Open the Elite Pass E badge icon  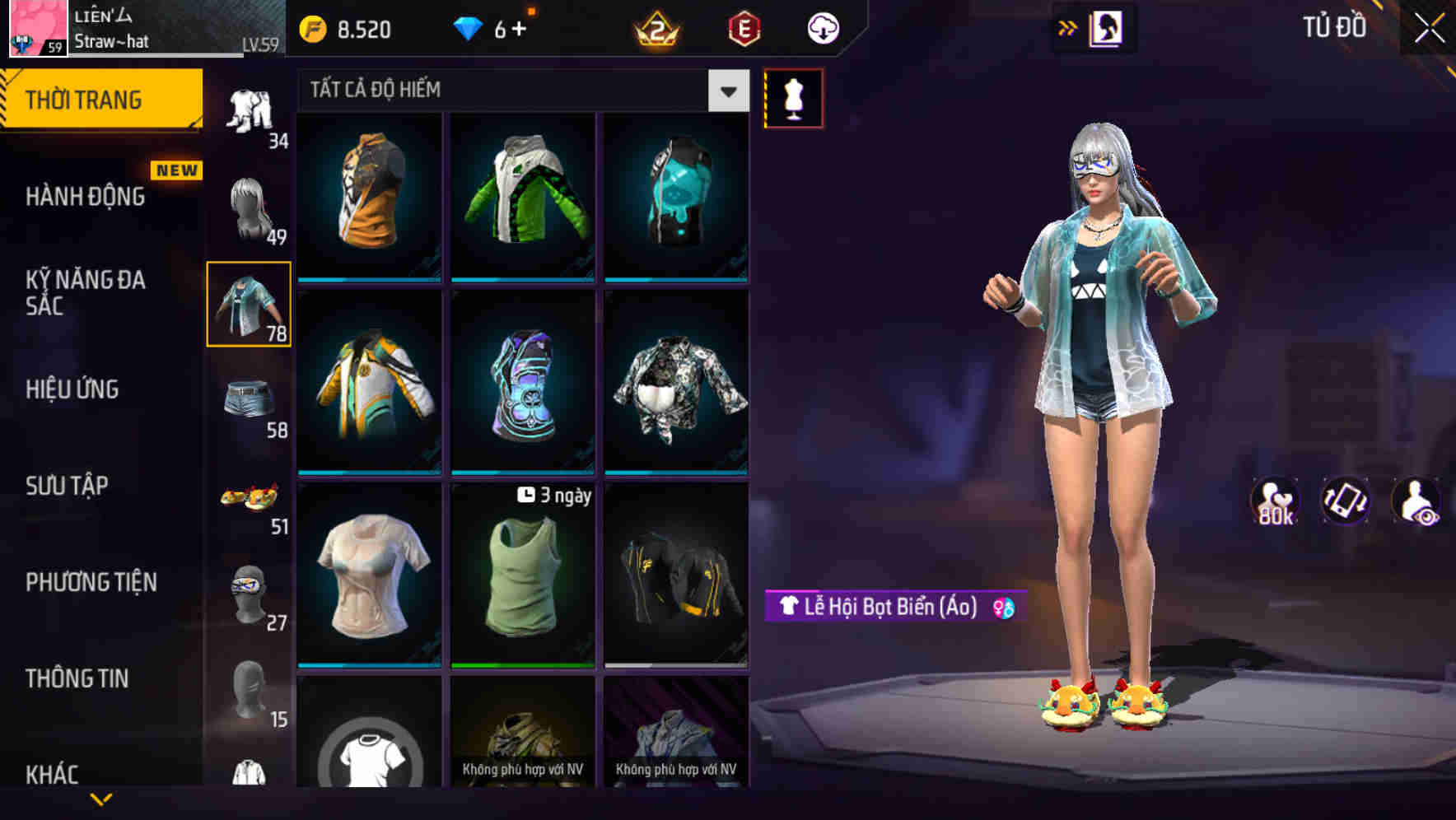click(740, 29)
